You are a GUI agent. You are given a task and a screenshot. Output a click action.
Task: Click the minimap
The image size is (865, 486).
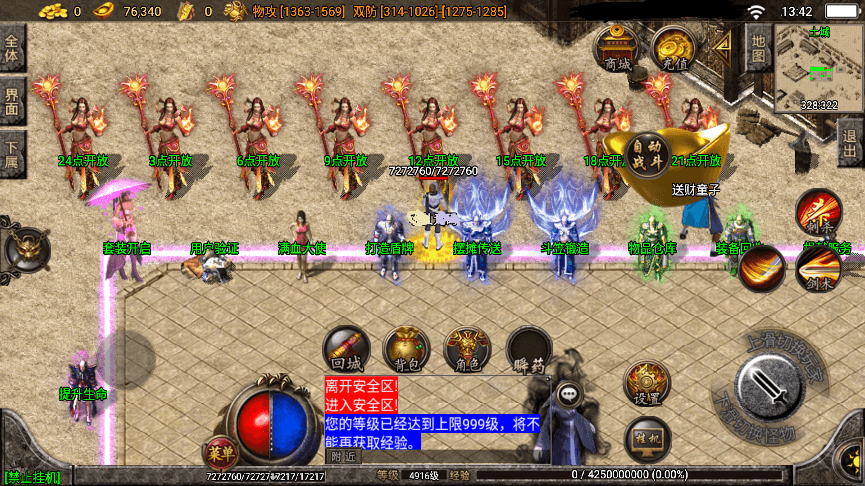[817, 68]
